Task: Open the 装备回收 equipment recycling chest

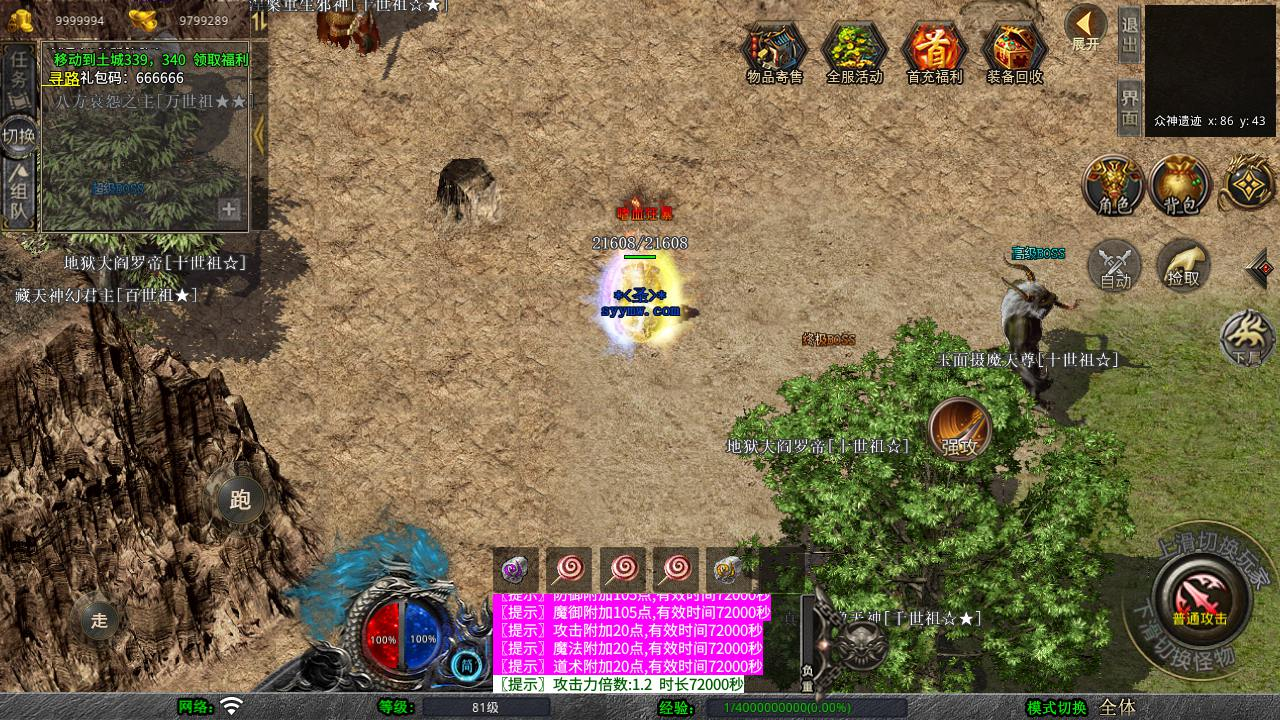Action: [1014, 52]
